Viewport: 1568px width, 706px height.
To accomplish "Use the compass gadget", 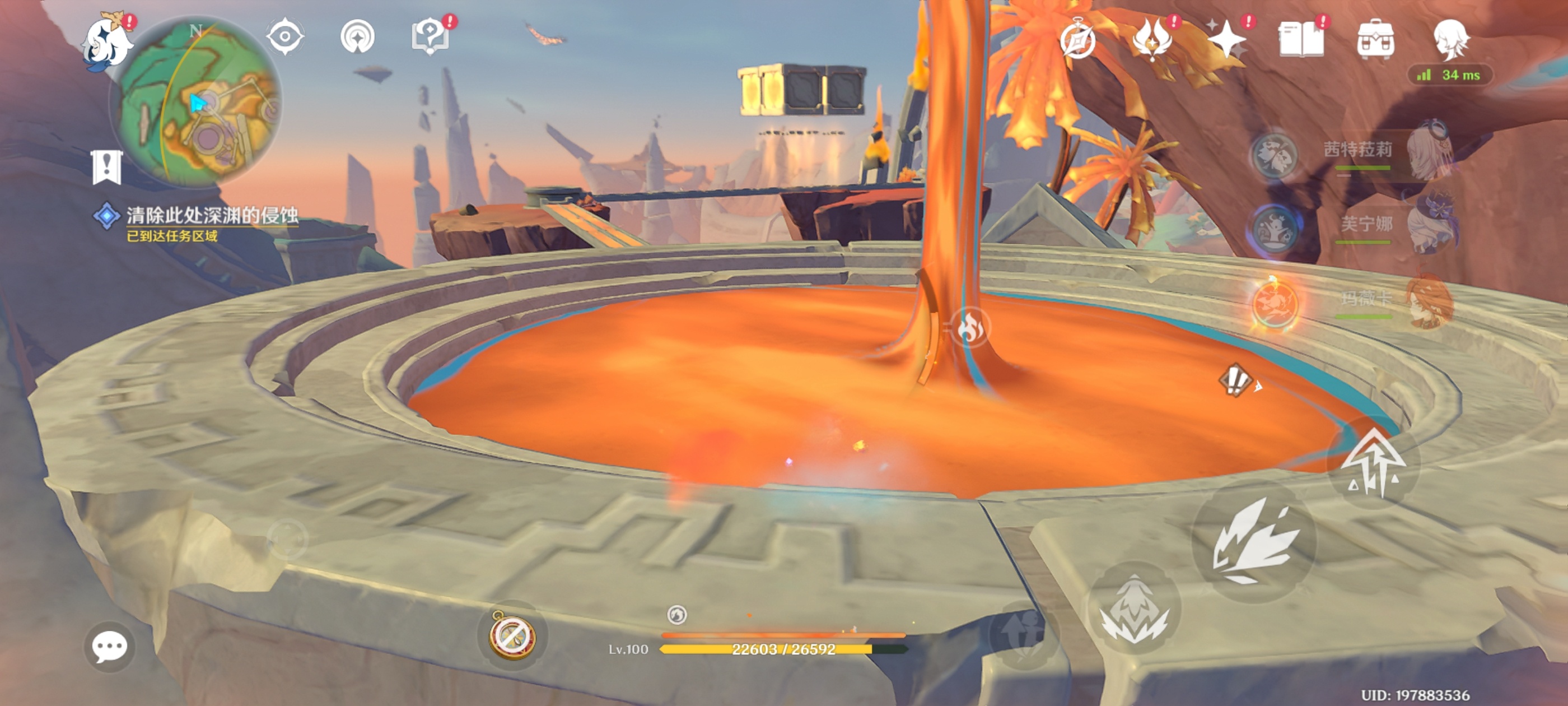I will coord(512,635).
